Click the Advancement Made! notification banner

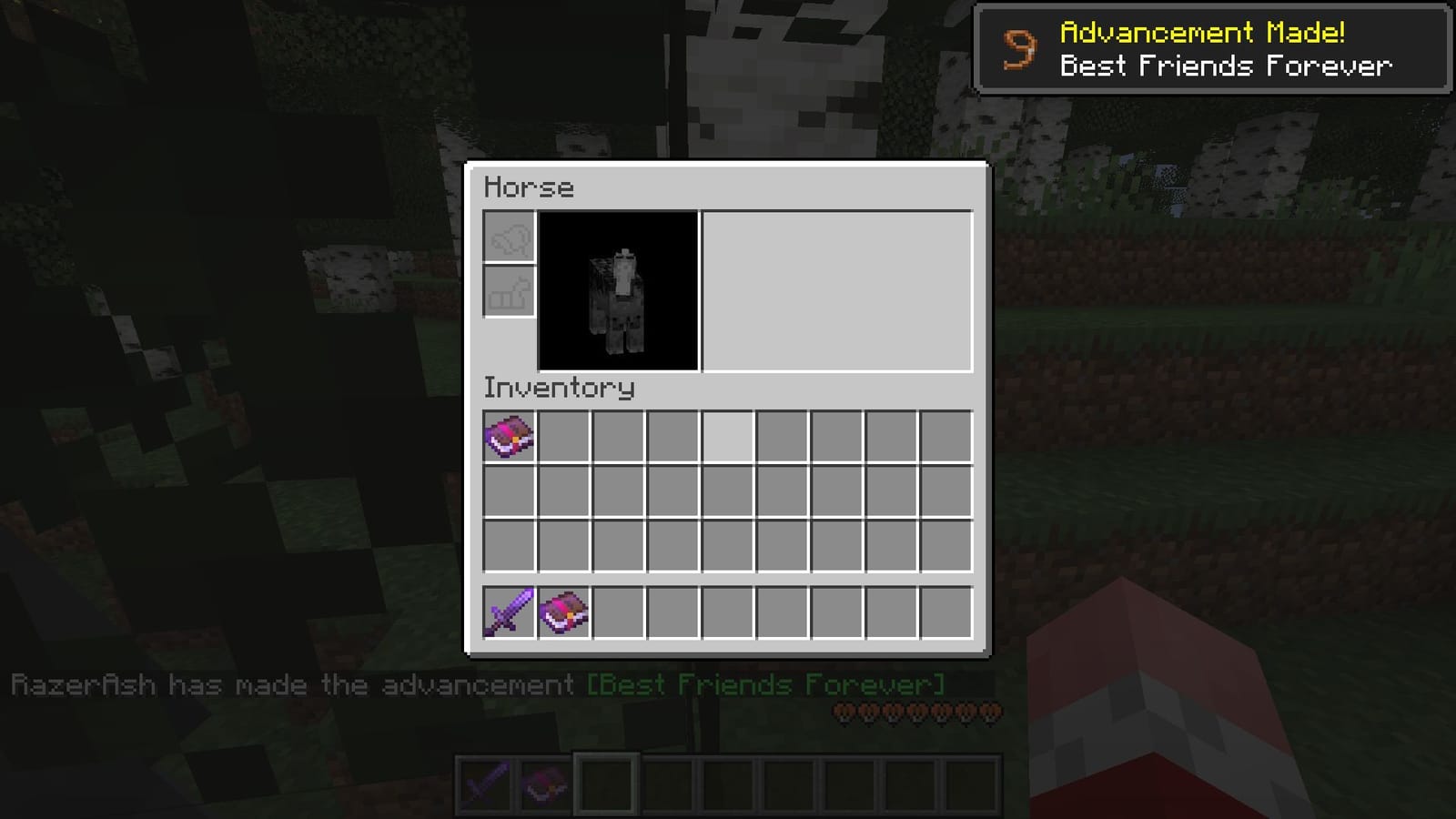coord(1215,47)
